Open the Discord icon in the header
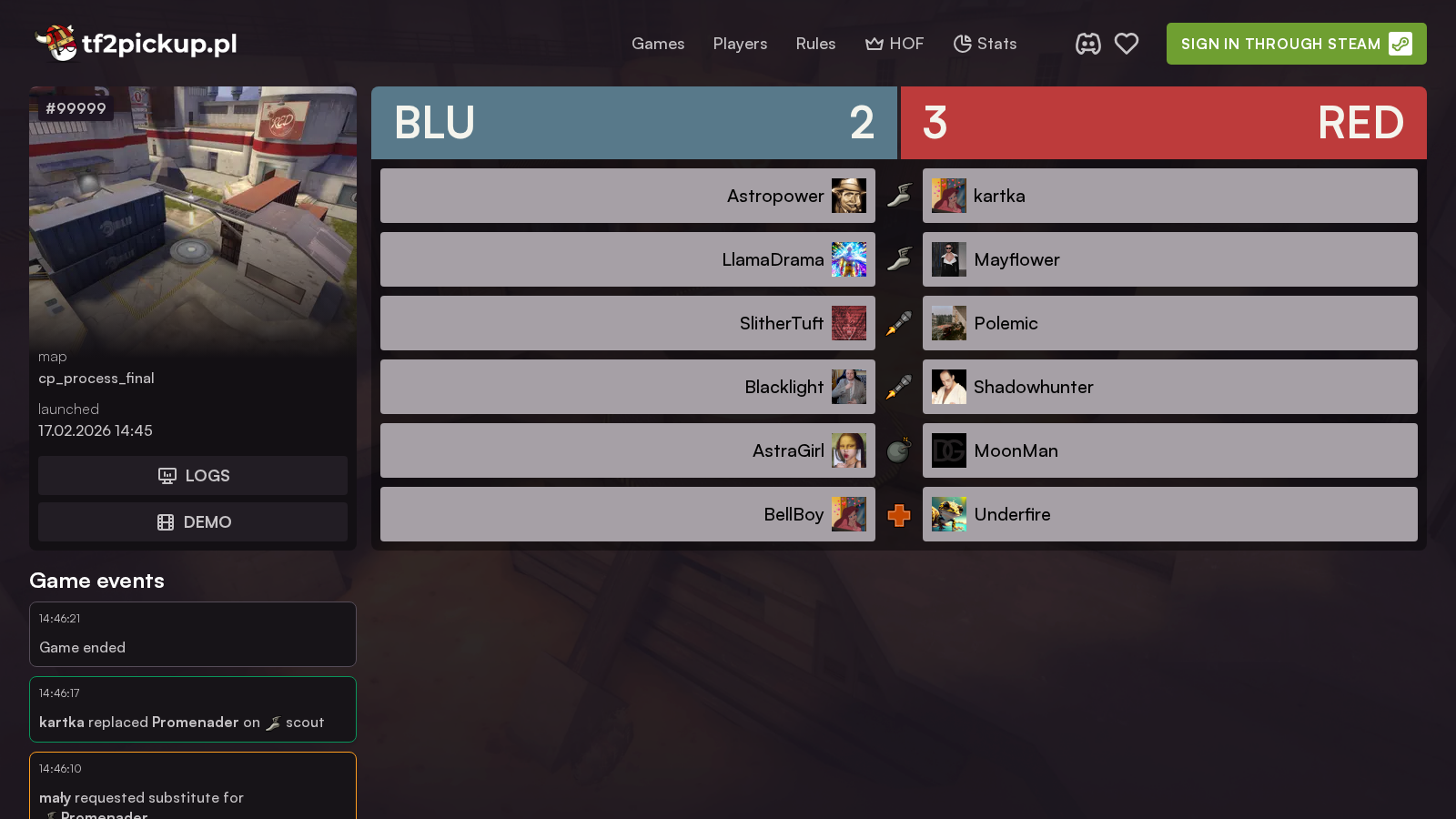 [1088, 43]
